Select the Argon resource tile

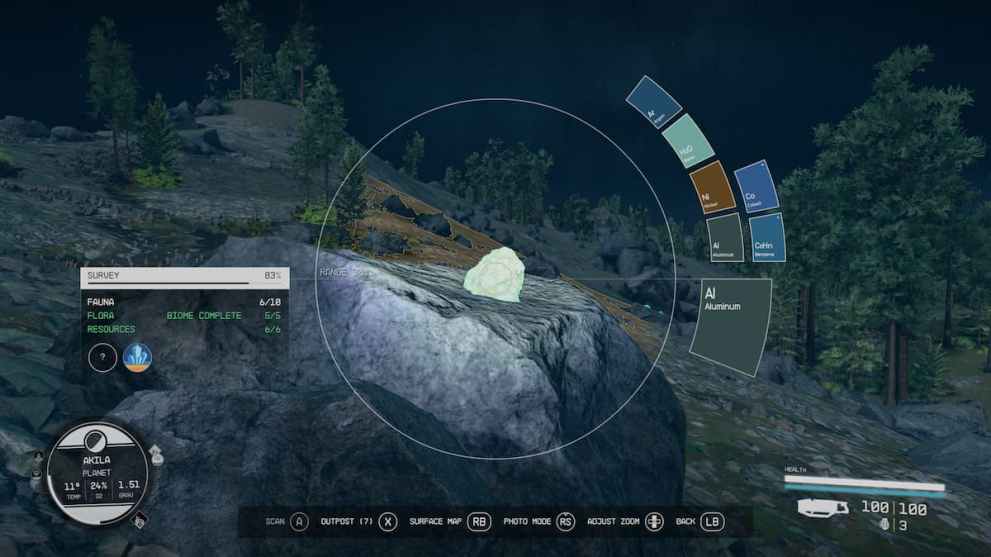point(653,103)
